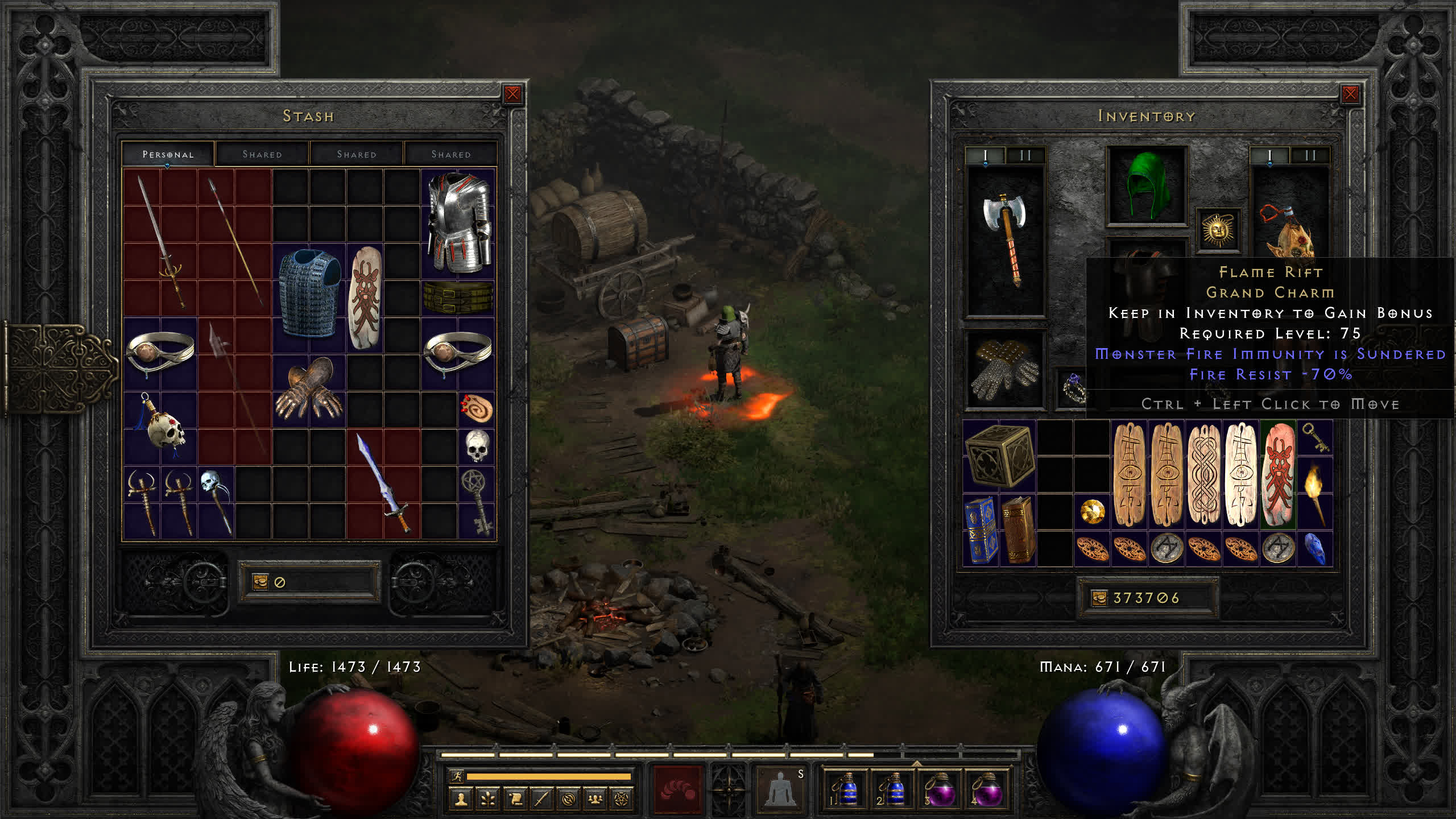Select the plate armor in stash
This screenshot has width=1456, height=819.
458,222
